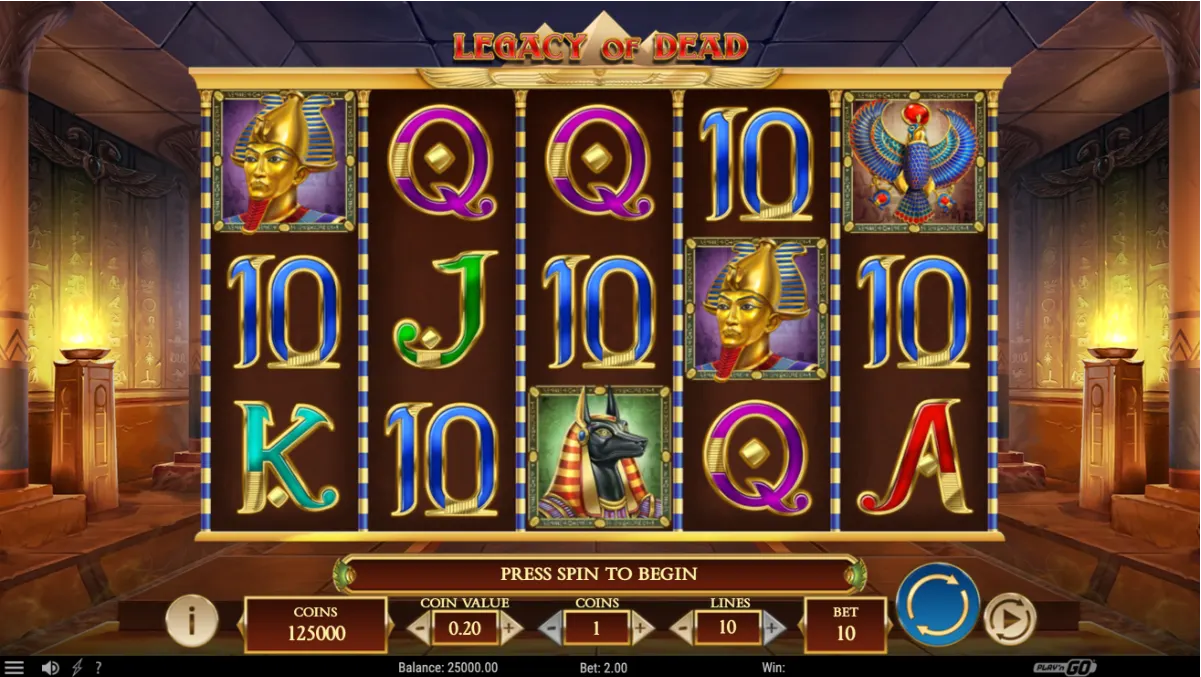The height and width of the screenshot is (677, 1201).
Task: Open the hamburger menu
Action: coord(14,667)
